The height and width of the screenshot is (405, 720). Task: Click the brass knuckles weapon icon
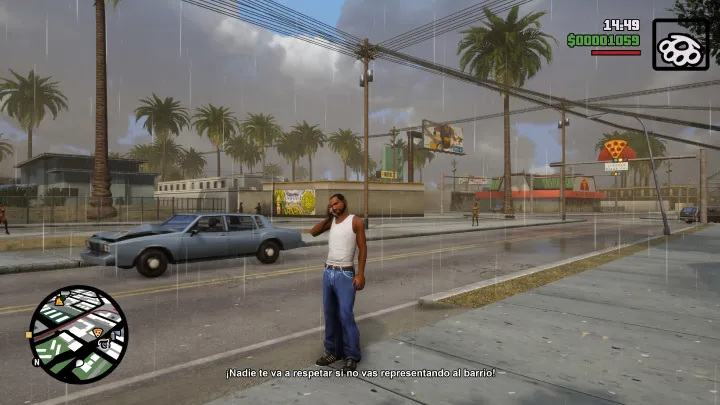[x=680, y=44]
